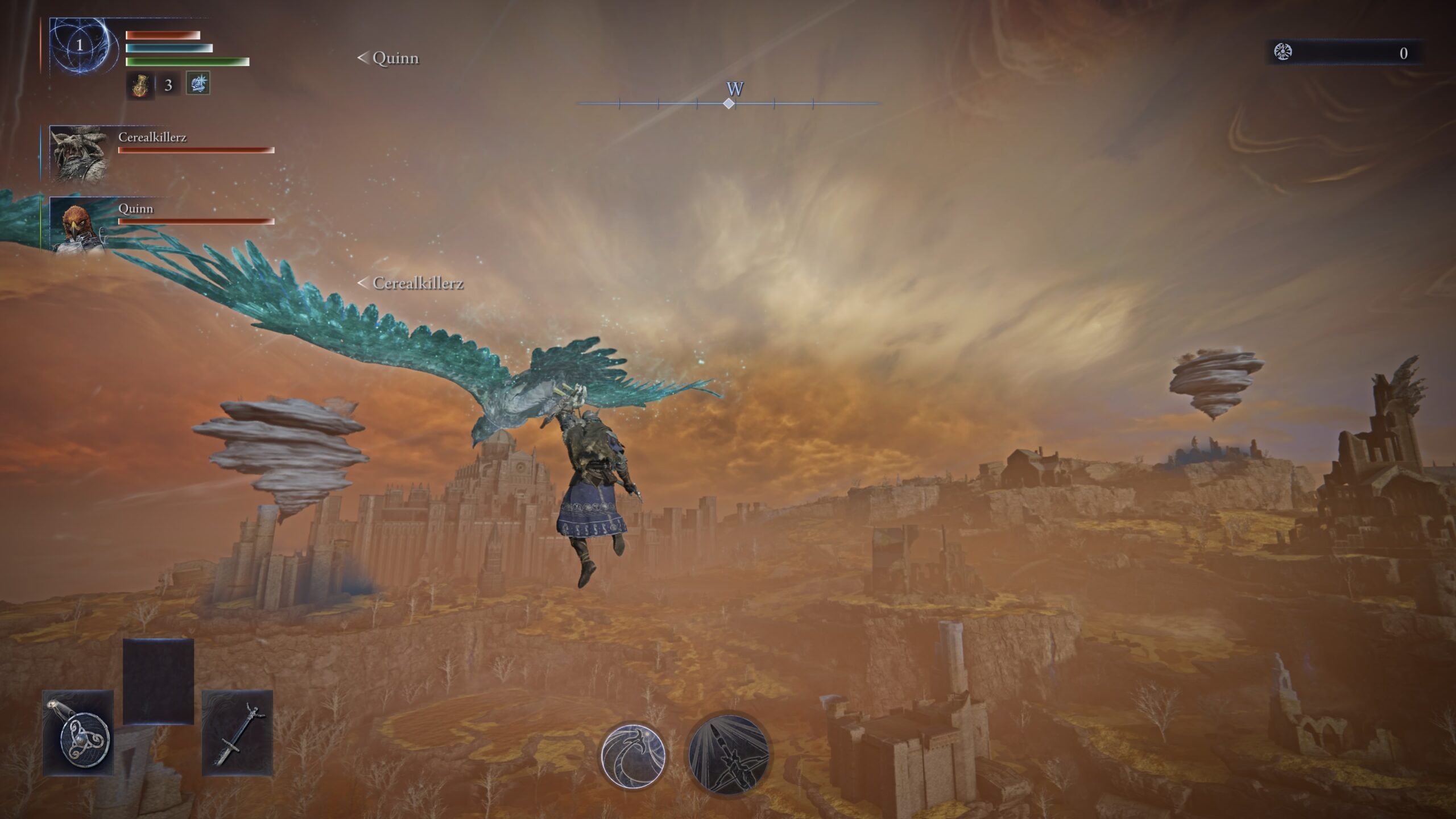Click the Quinn player name marker
Image resolution: width=1456 pixels, height=819 pixels.
pyautogui.click(x=389, y=58)
